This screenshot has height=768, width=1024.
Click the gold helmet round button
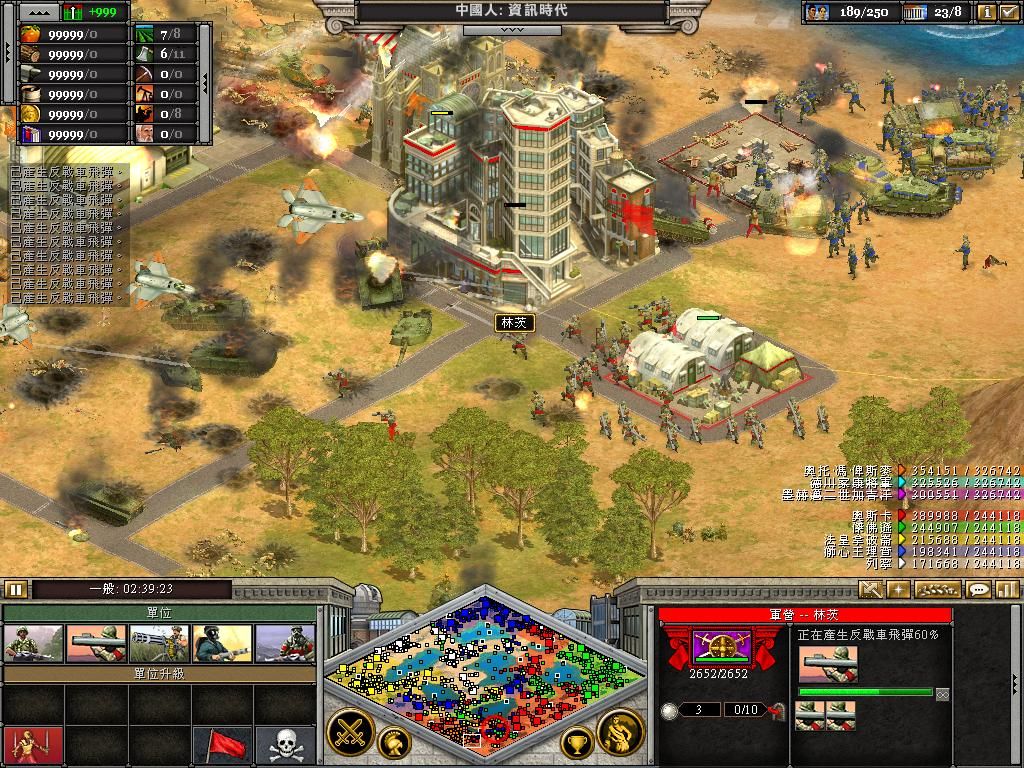coord(394,743)
